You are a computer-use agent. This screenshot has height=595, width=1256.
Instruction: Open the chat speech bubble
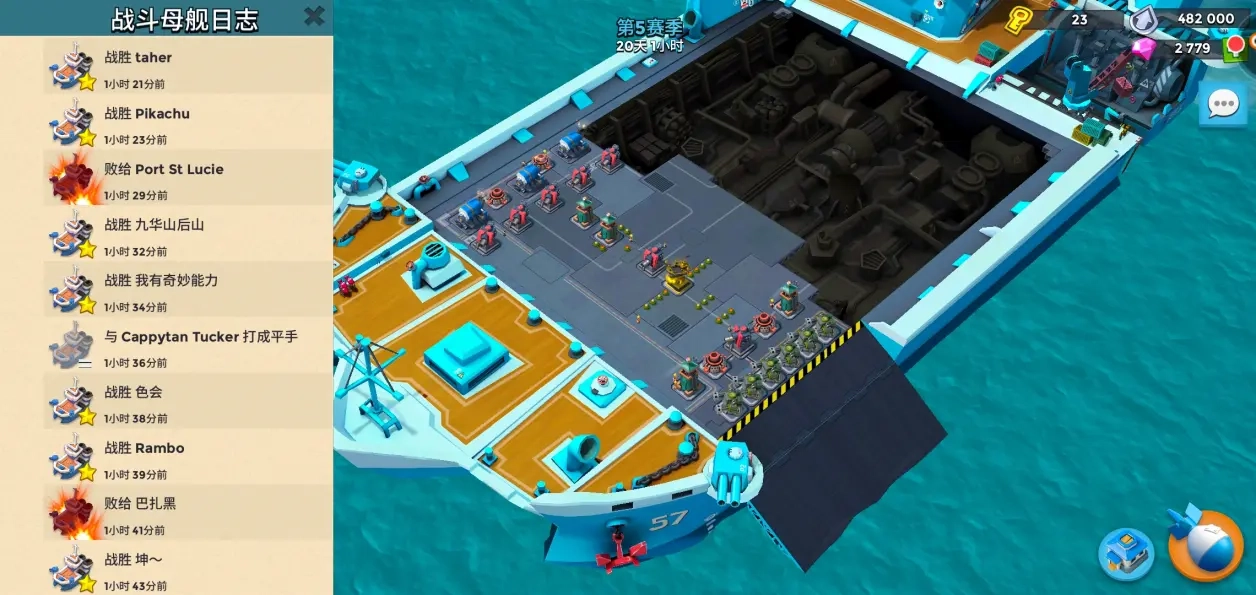(1222, 104)
